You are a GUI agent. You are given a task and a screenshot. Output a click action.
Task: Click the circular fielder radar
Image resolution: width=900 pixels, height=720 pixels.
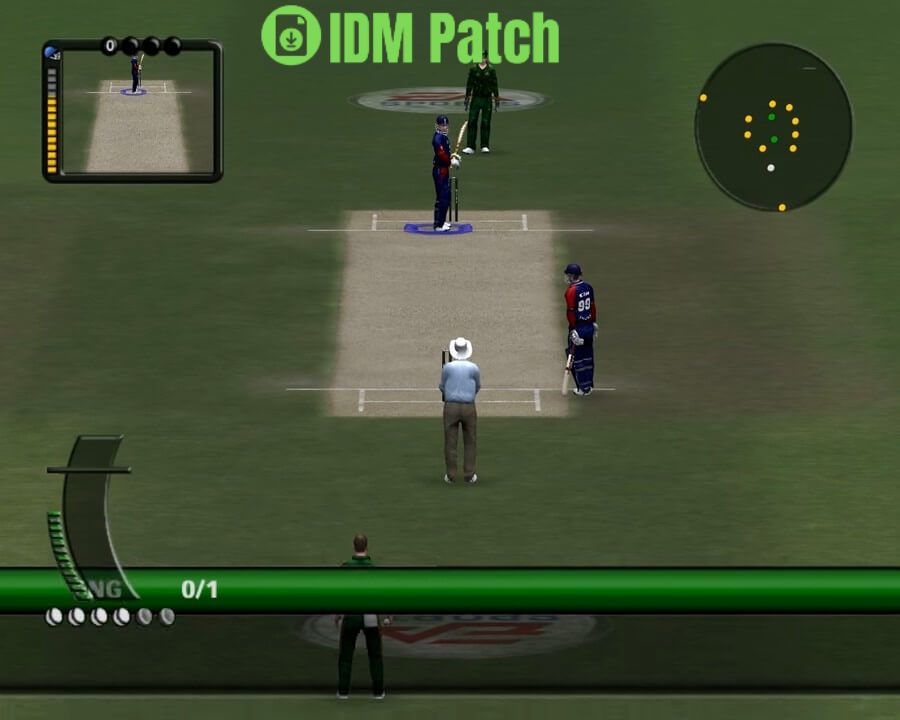point(773,127)
